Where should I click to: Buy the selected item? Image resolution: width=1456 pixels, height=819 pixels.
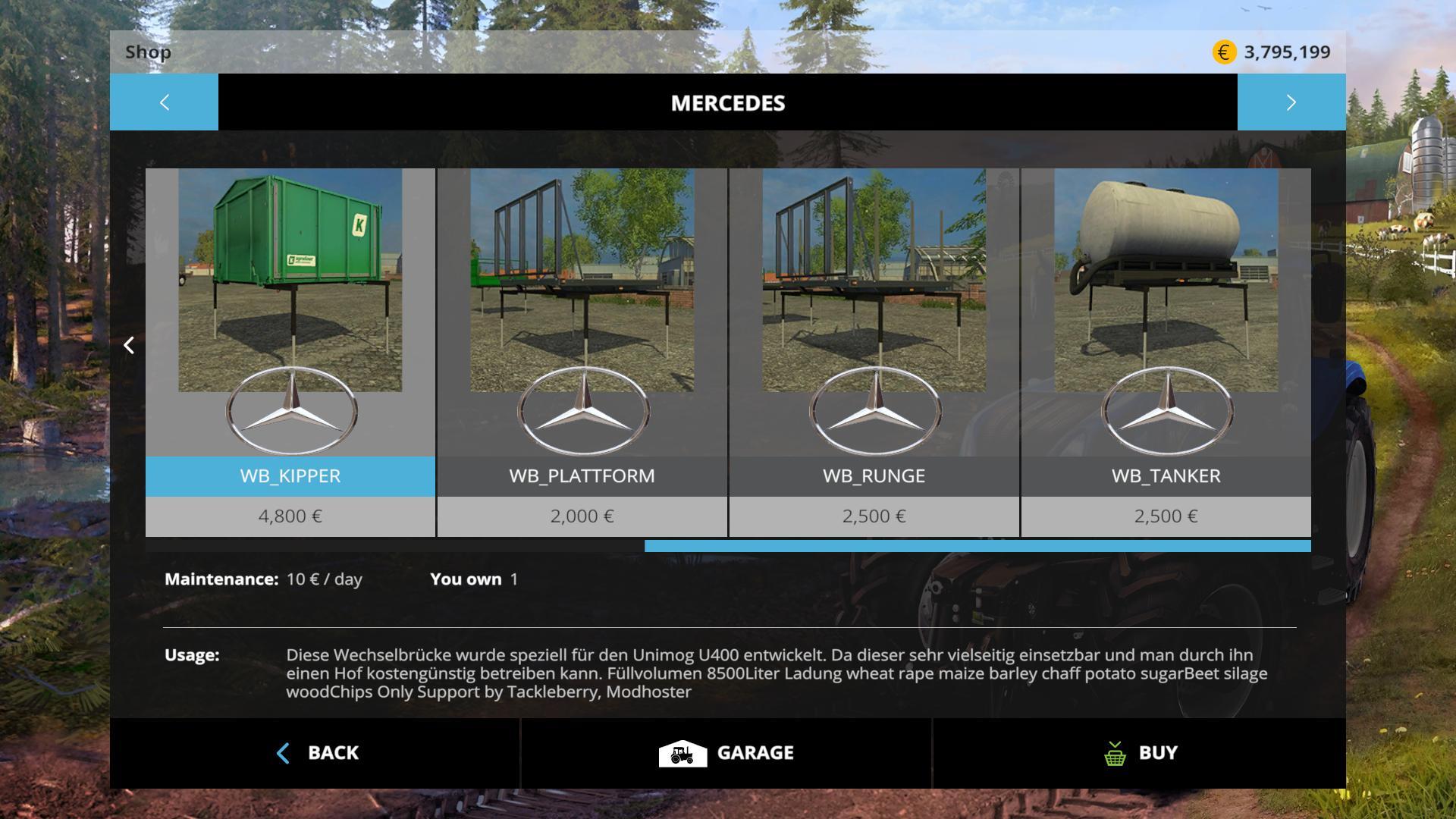pos(1139,753)
